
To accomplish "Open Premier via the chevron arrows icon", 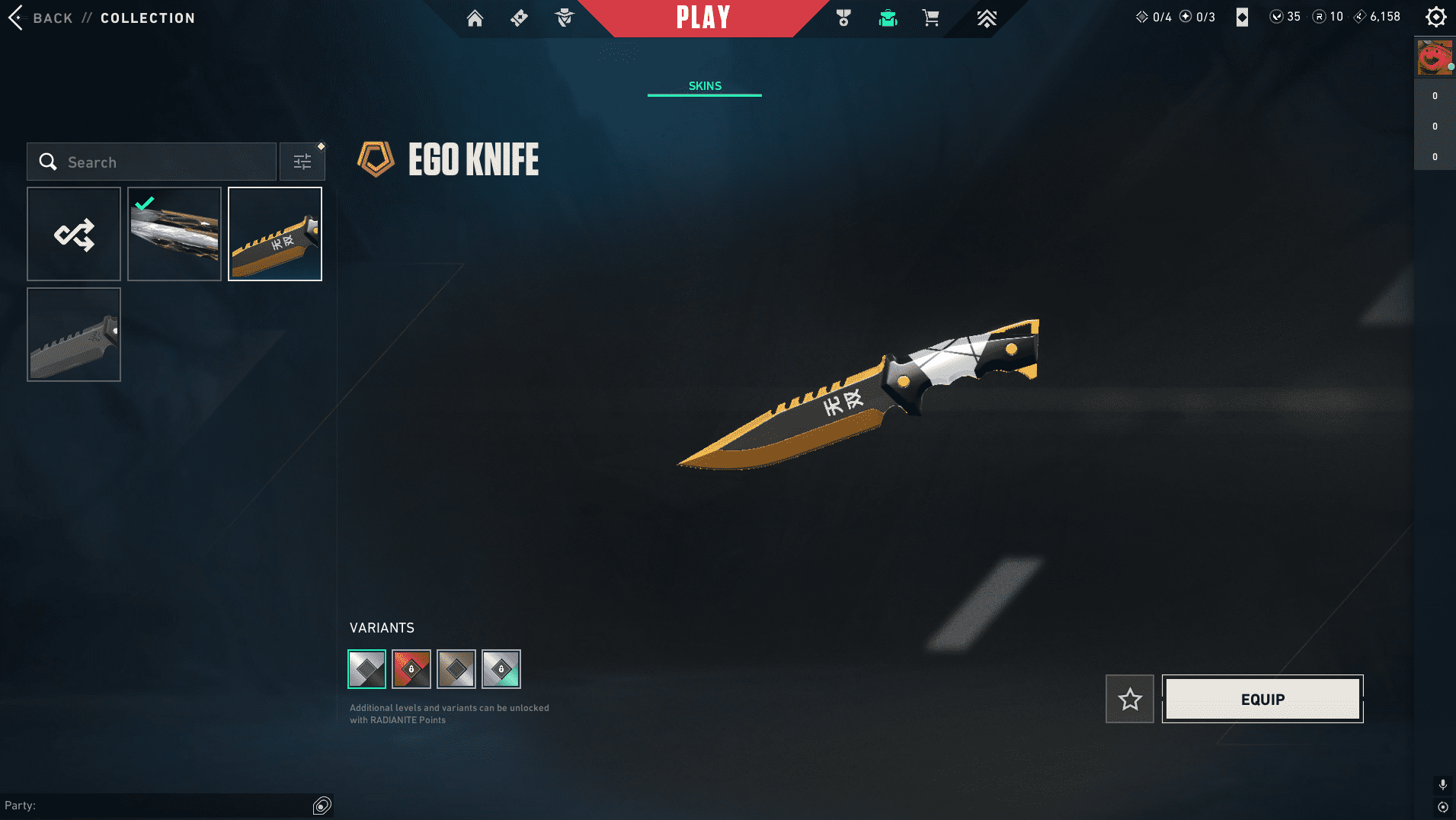I will pyautogui.click(x=987, y=18).
